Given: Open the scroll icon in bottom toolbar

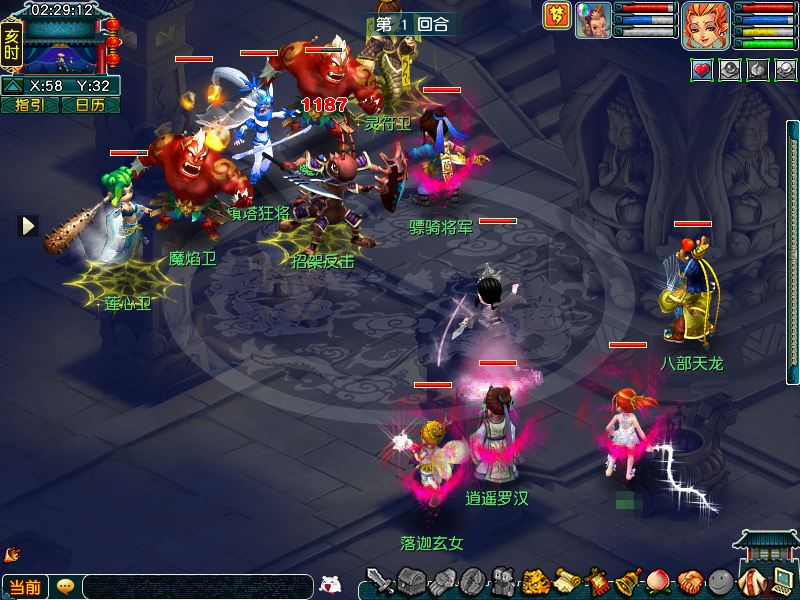Looking at the screenshot, I should 566,581.
